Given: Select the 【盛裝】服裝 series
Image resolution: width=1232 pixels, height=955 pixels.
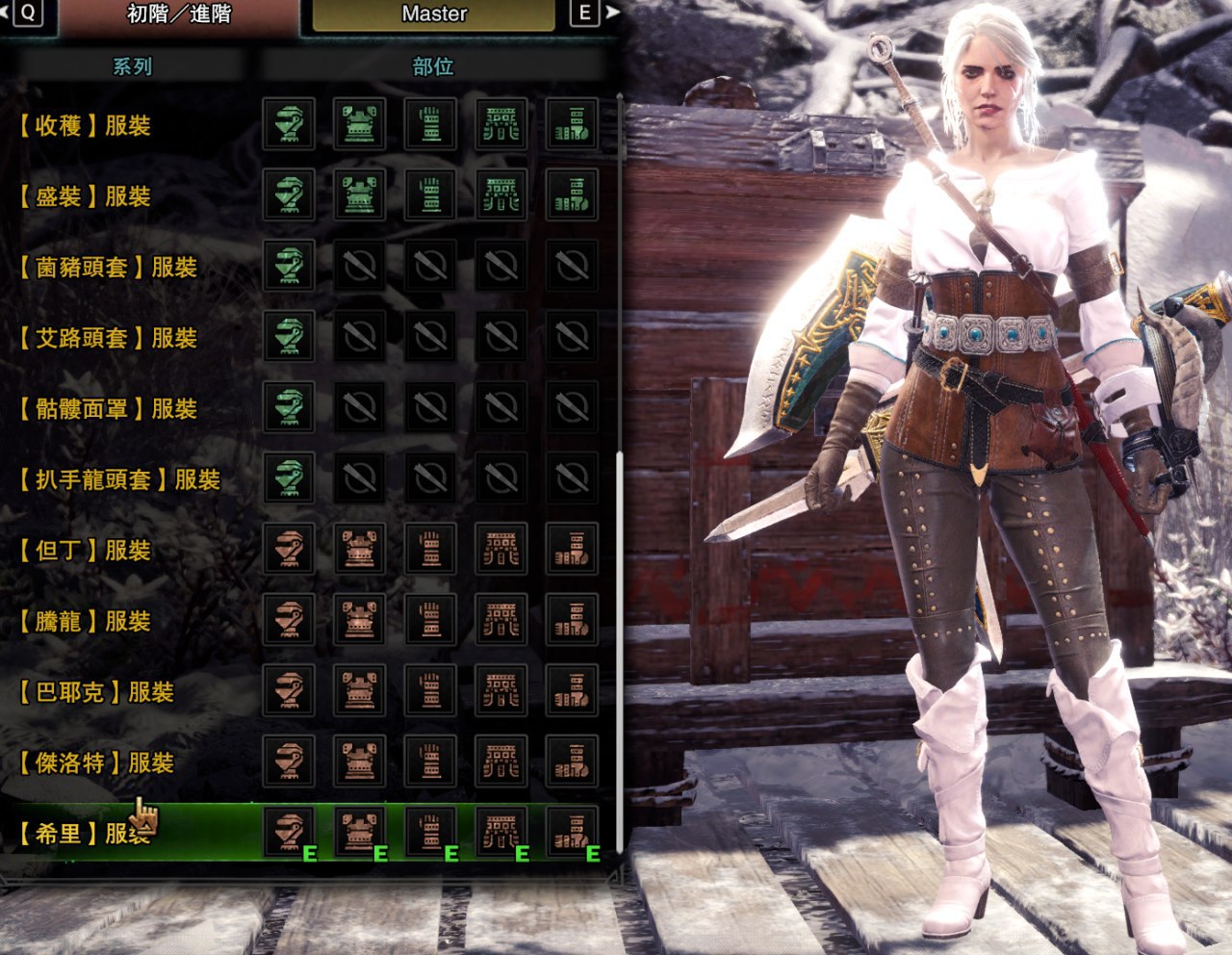Looking at the screenshot, I should 85,197.
